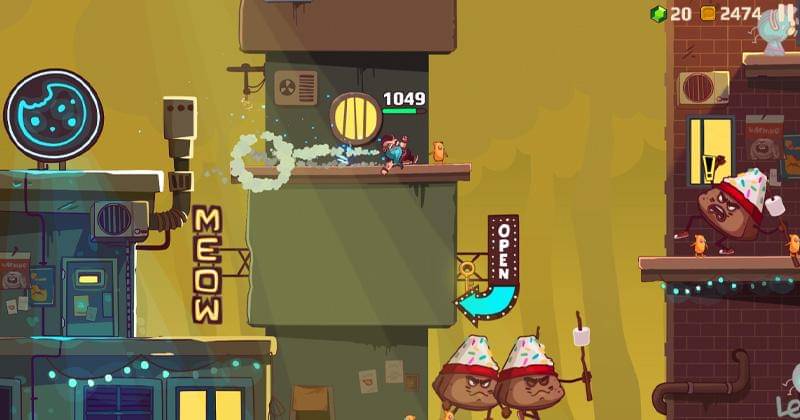Screen dimensions: 800x420
Task: Pause the game with the pause button
Action: pyautogui.click(x=785, y=14)
